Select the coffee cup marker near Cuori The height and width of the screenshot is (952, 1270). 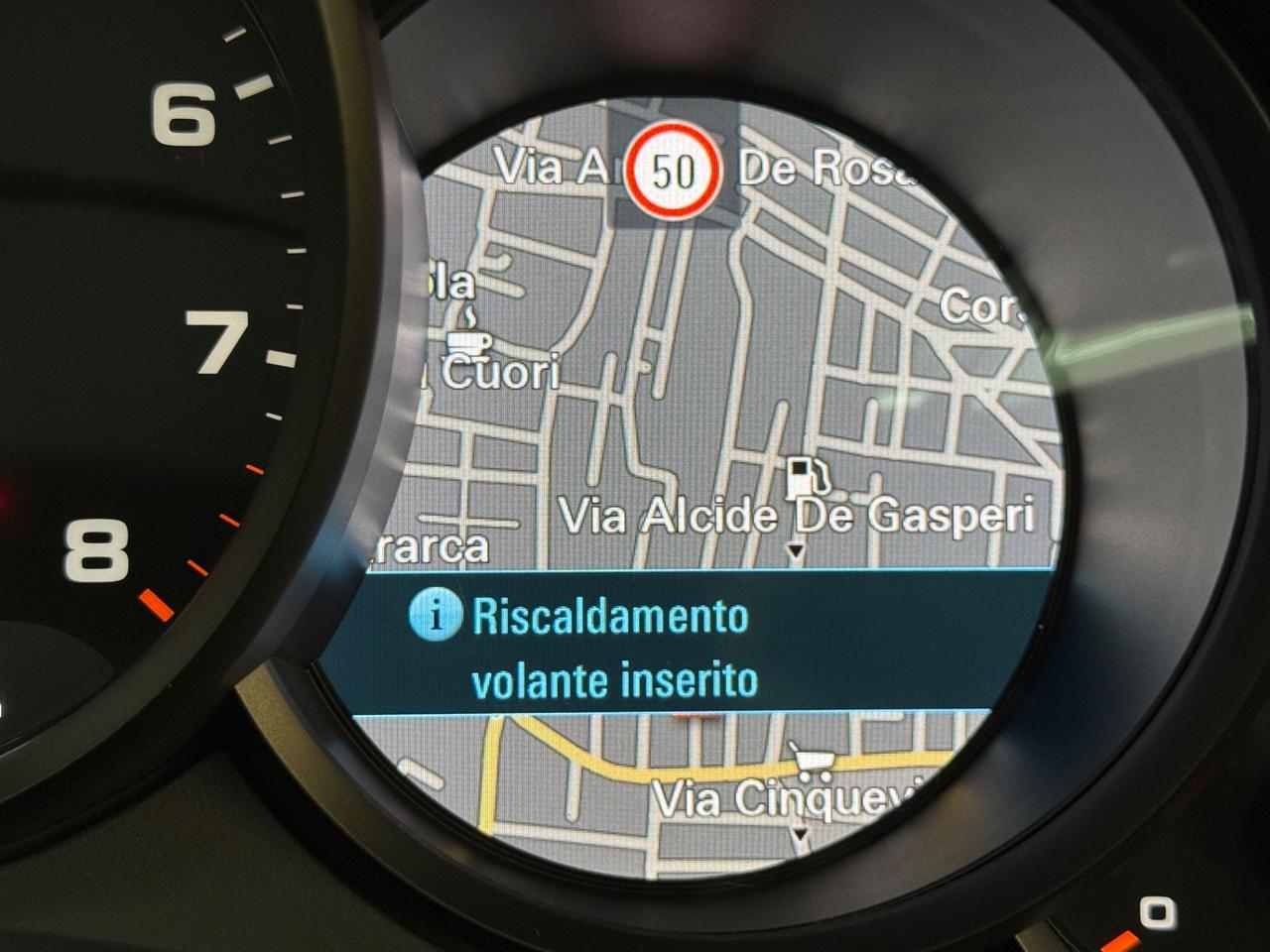tap(468, 335)
